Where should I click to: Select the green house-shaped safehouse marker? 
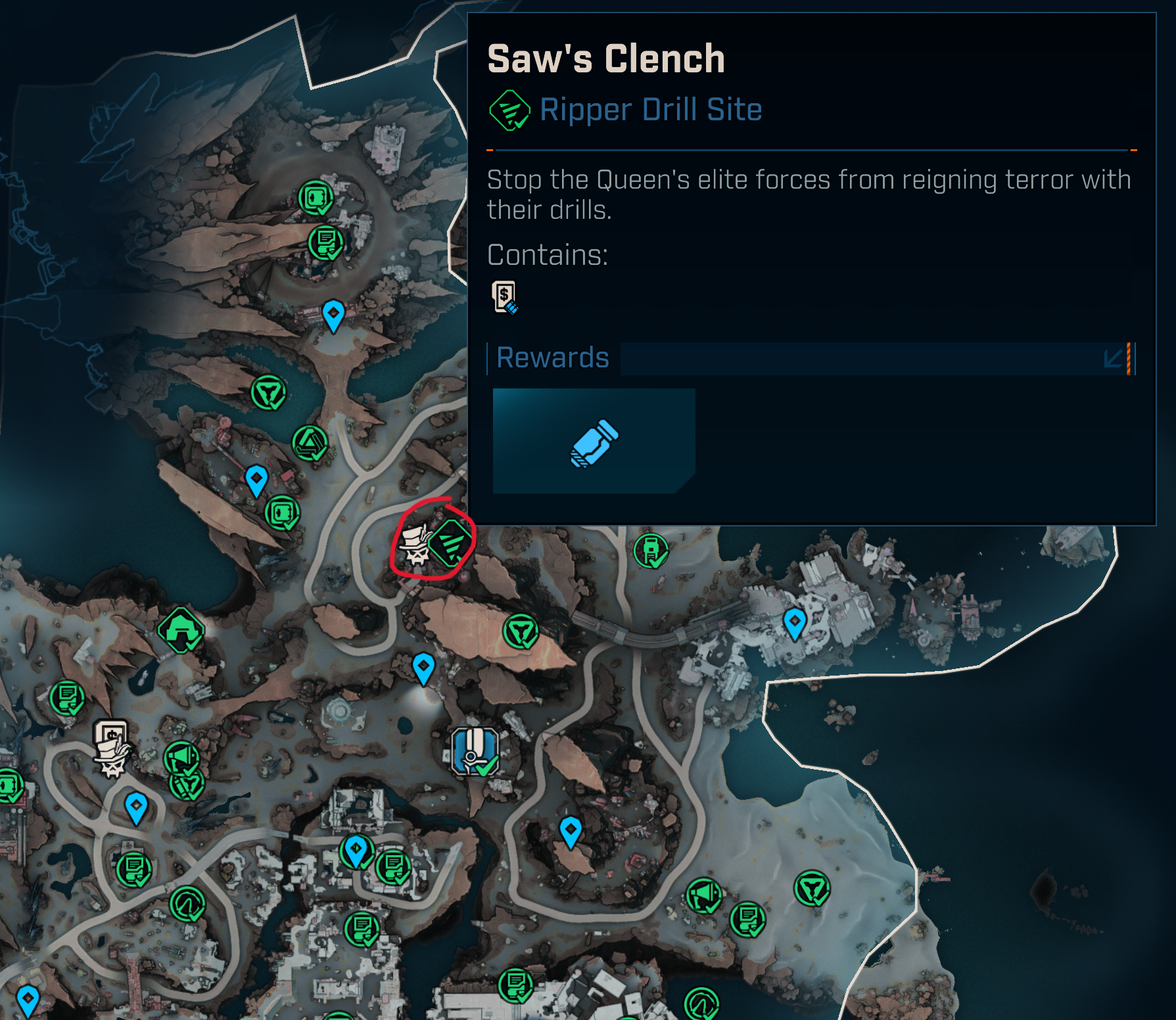tap(181, 630)
